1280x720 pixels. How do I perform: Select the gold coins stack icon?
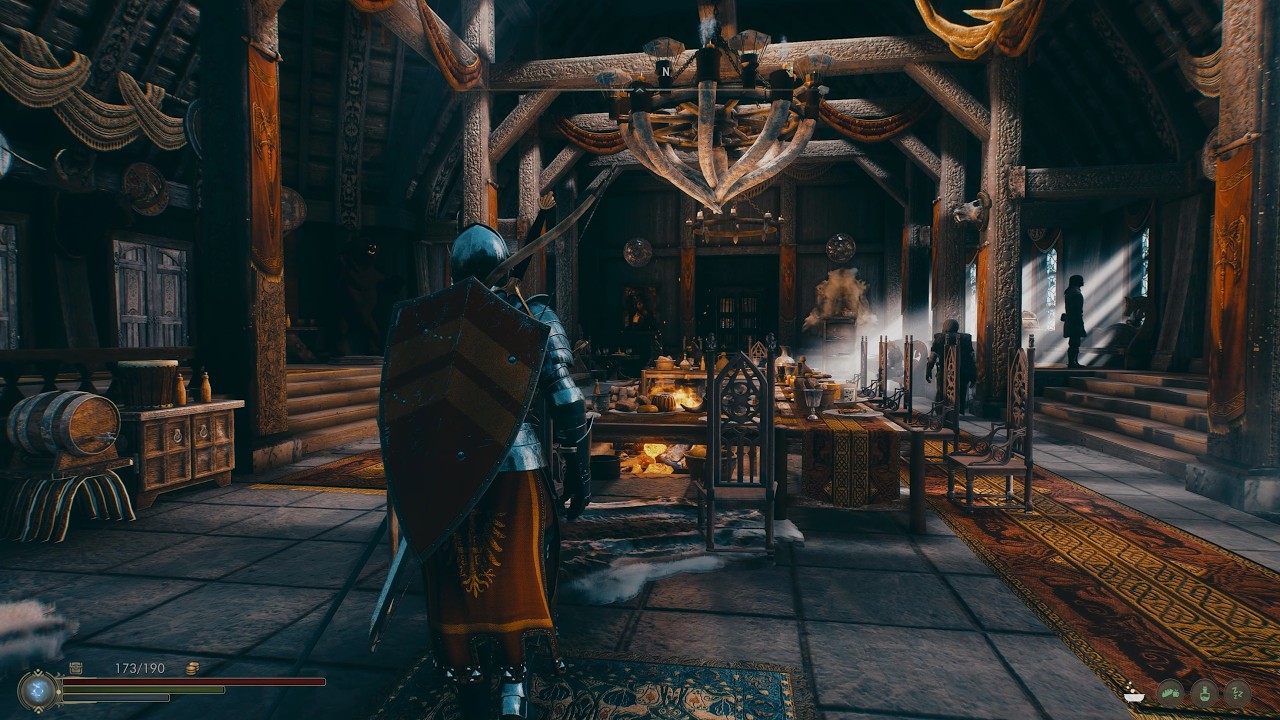(x=191, y=668)
